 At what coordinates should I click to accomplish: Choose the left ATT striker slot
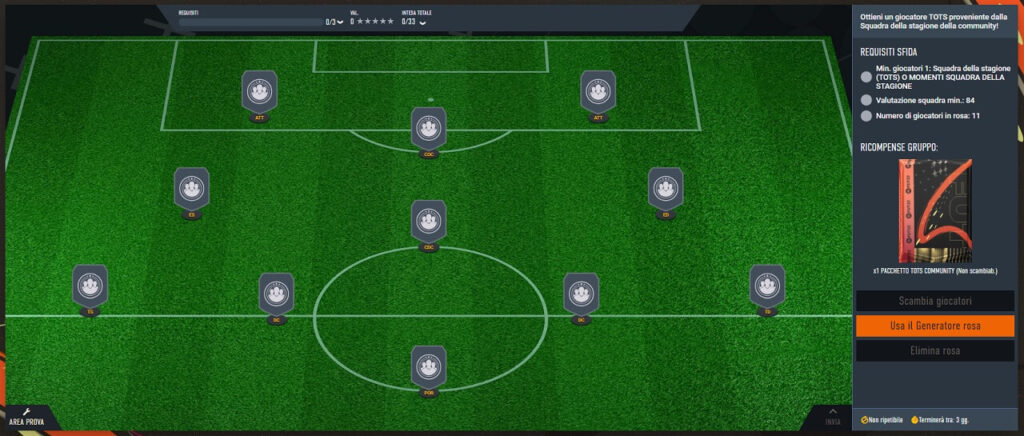259,92
